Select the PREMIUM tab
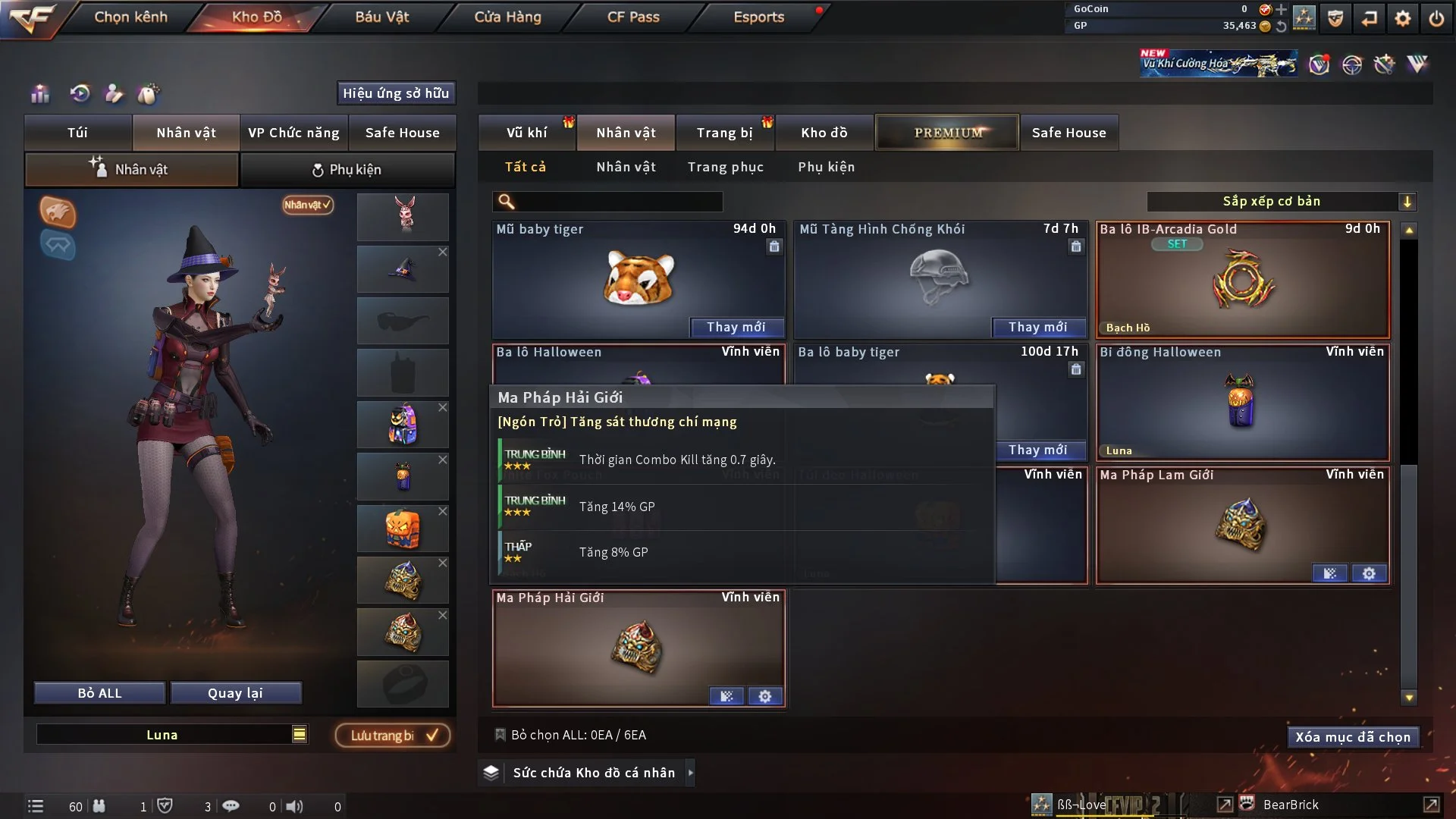The image size is (1456, 819). pos(947,133)
